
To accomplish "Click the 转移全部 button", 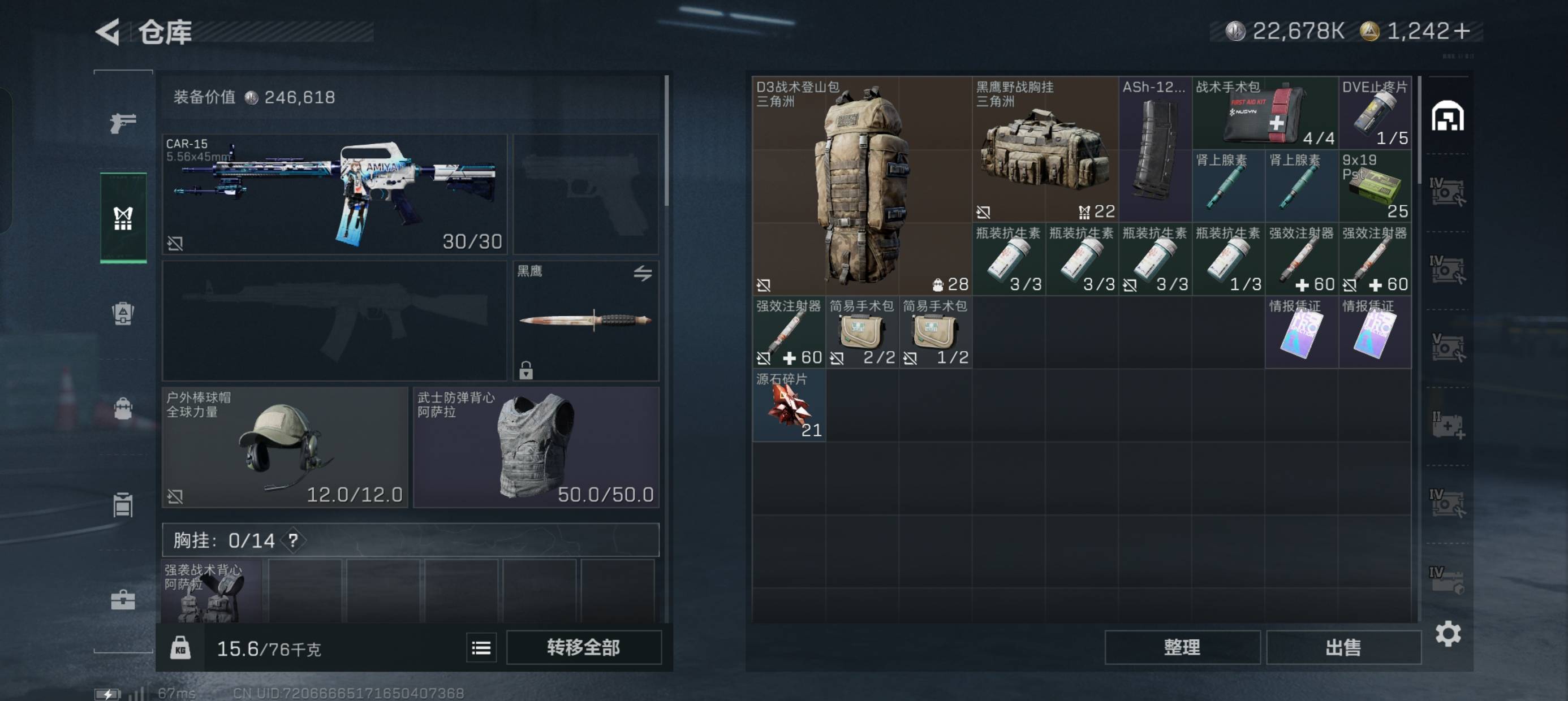I will (583, 647).
